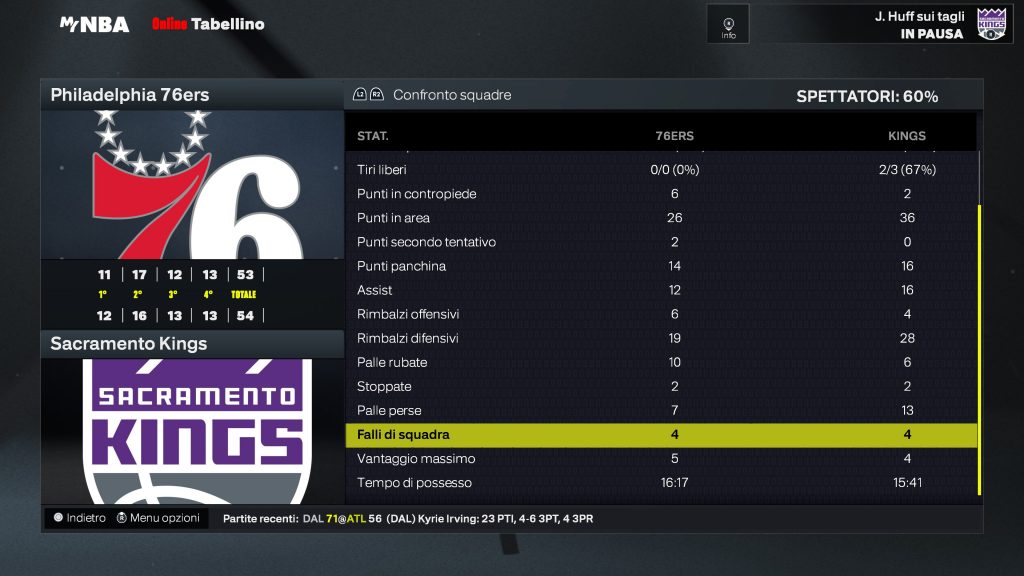Image resolution: width=1024 pixels, height=576 pixels.
Task: Highlight the Punti in area row
Action: (660, 218)
